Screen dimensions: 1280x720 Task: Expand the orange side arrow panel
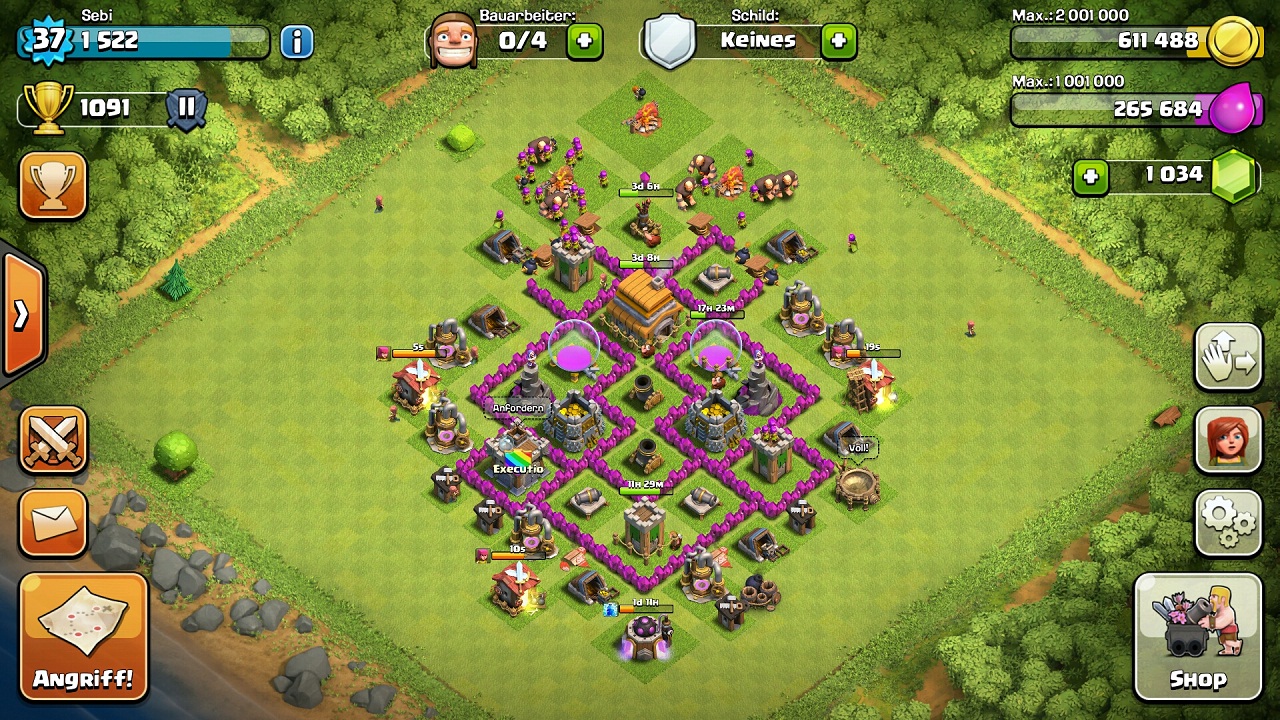point(21,315)
